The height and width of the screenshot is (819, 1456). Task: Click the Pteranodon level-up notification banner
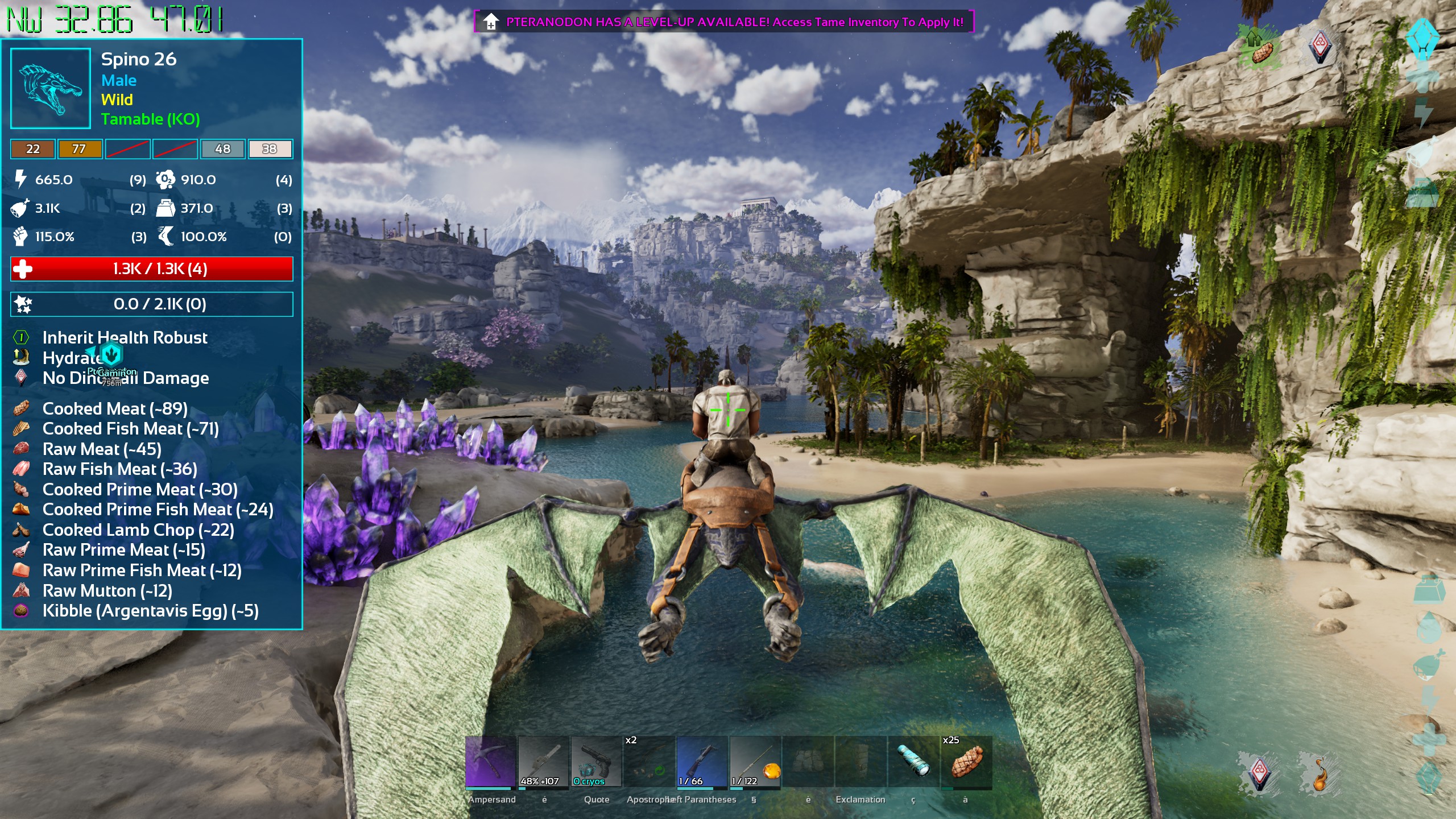tap(723, 22)
